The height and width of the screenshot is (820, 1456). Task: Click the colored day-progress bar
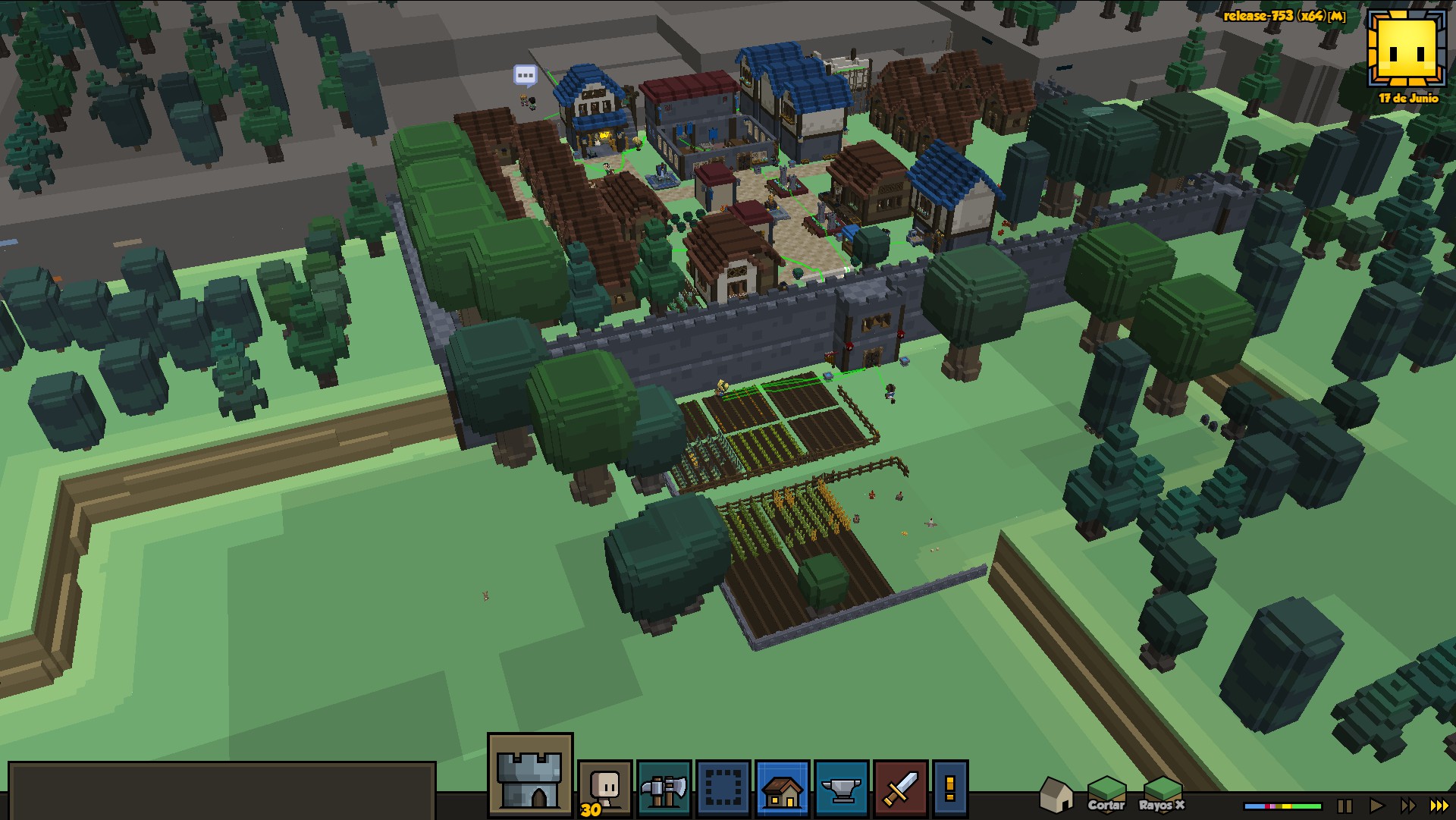(x=1282, y=806)
